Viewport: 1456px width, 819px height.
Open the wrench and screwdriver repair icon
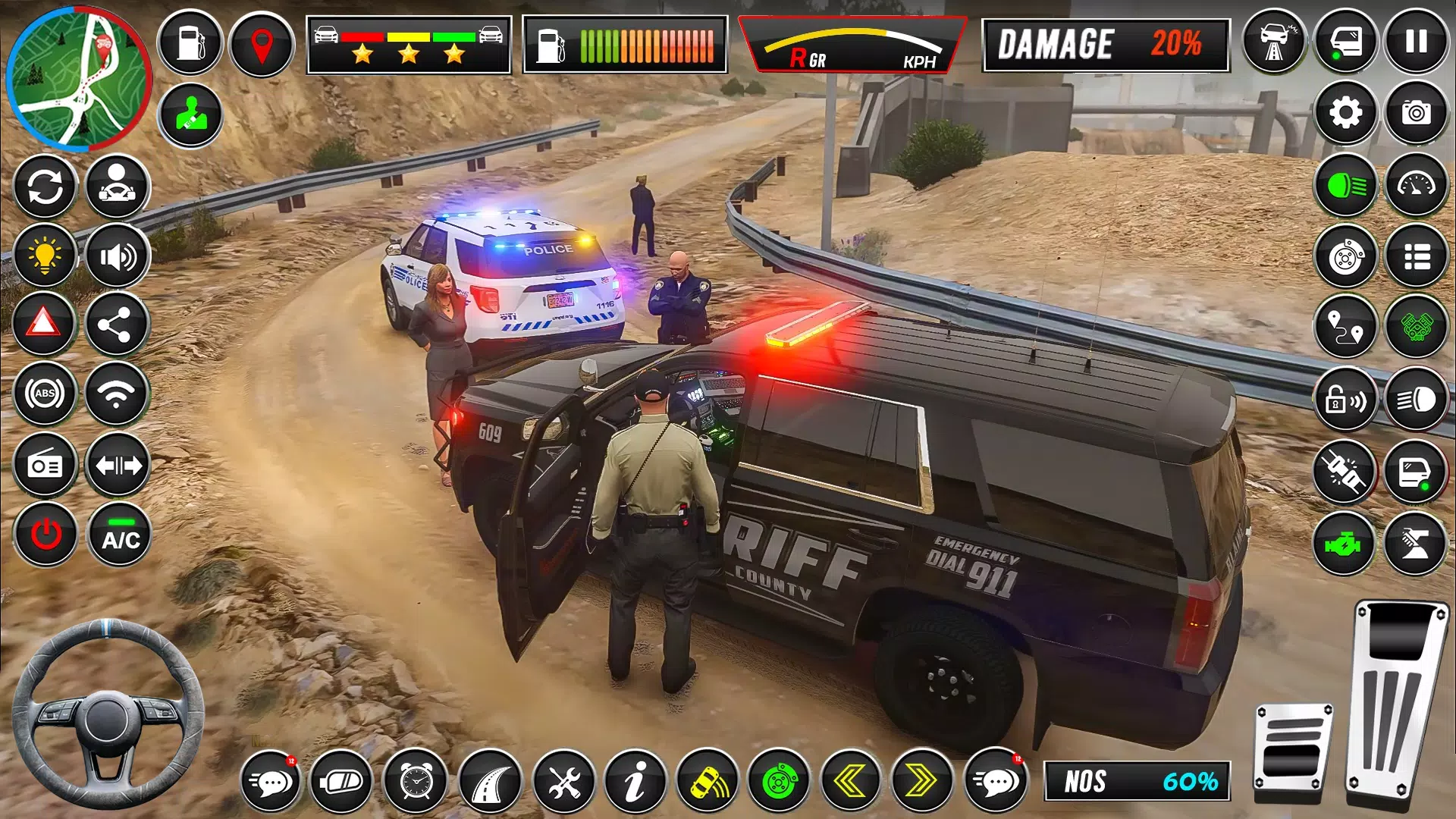(563, 781)
